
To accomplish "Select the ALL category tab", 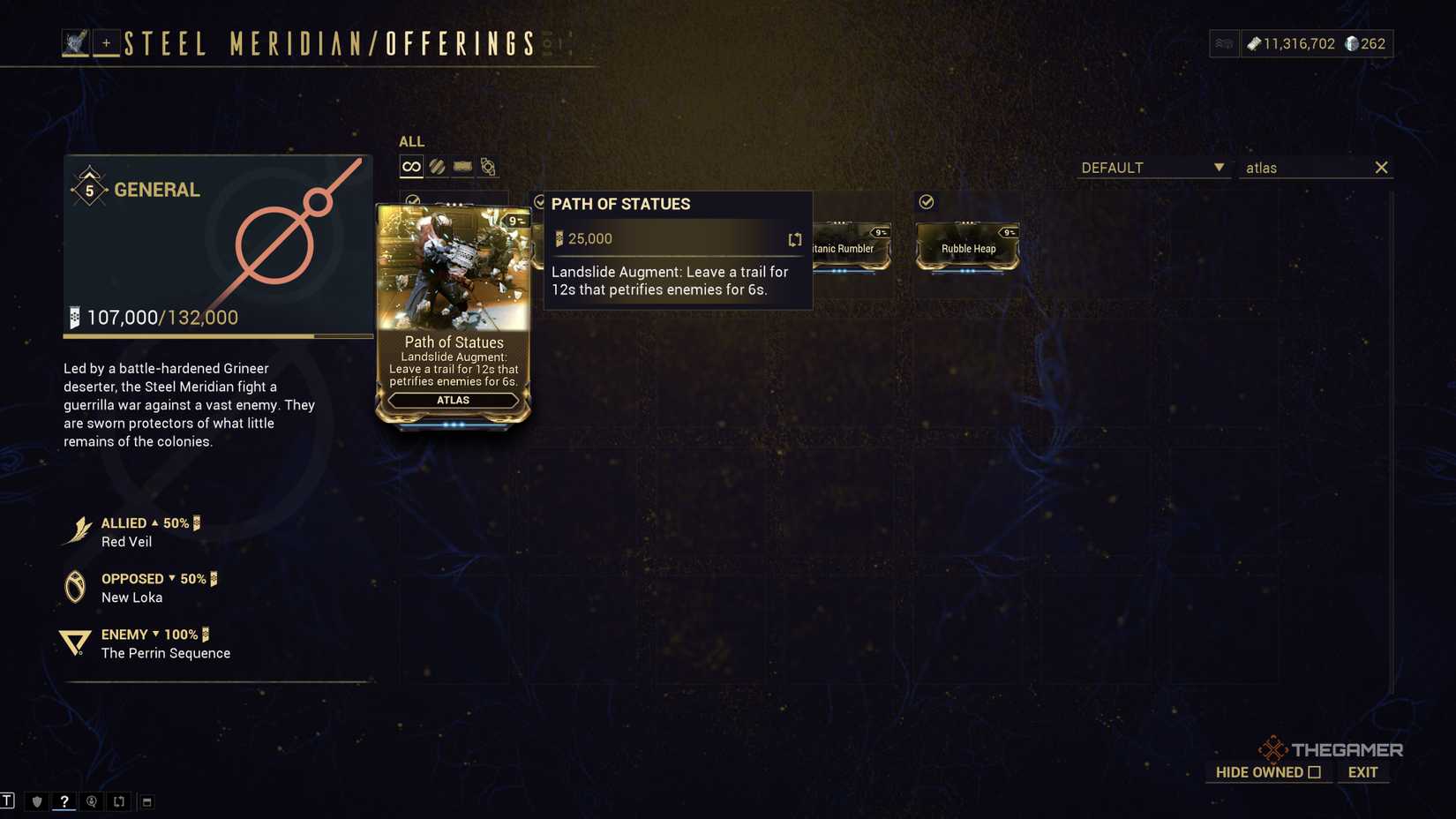I will click(x=411, y=141).
